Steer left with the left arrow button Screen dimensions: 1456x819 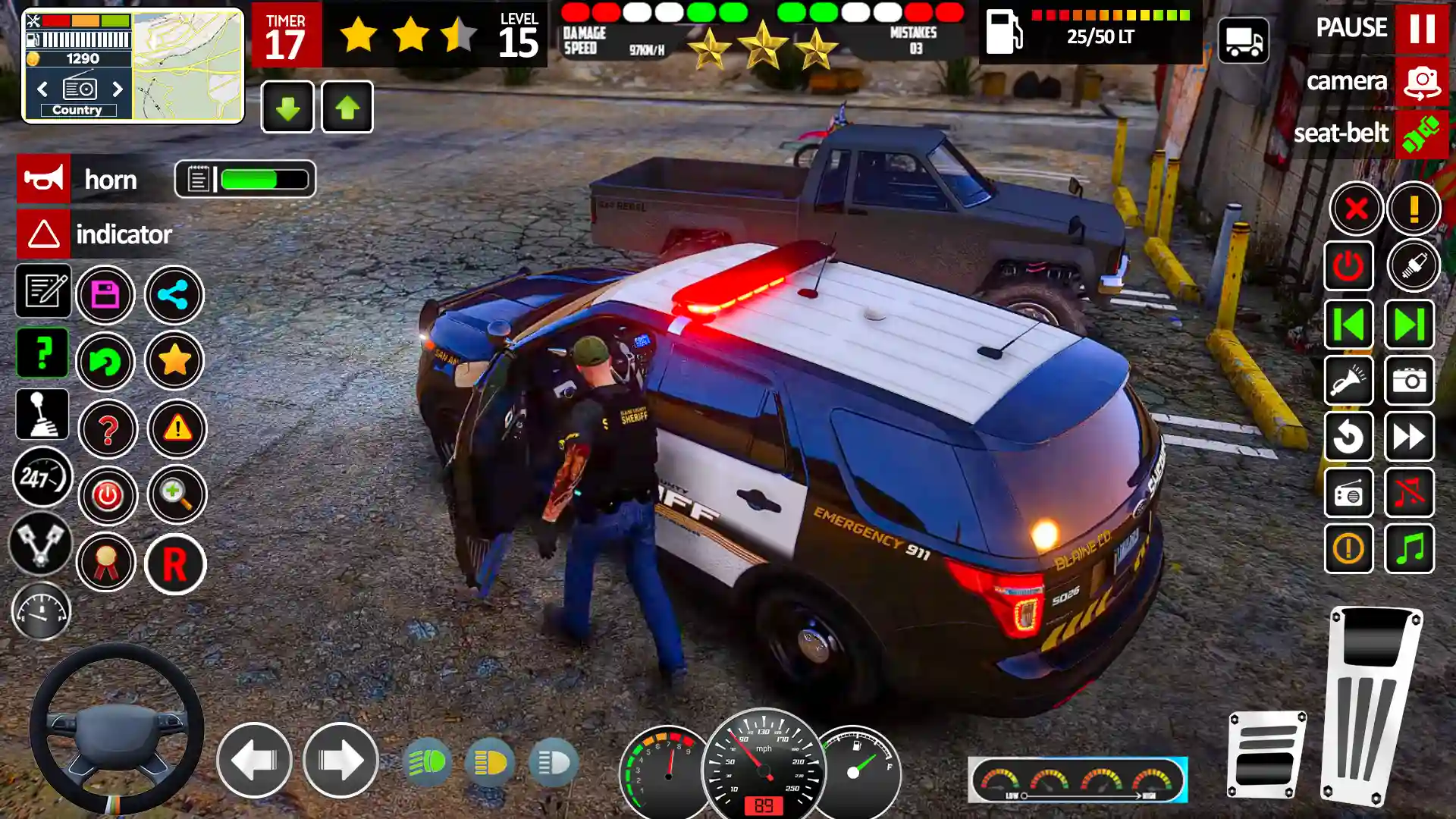click(x=254, y=760)
